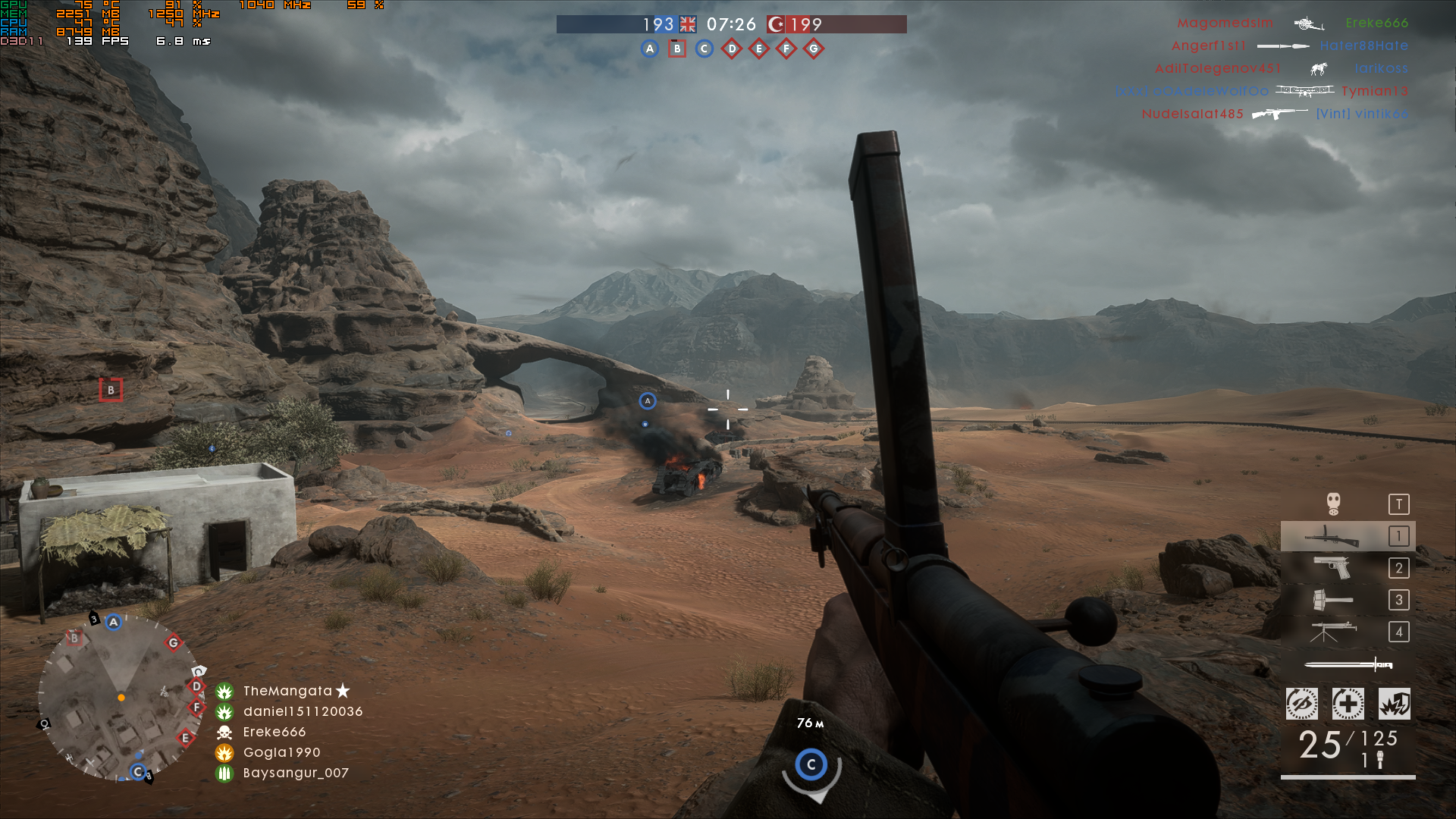Select squad member TheMangata in squad list
Screen dimensions: 1456x819
[x=287, y=691]
